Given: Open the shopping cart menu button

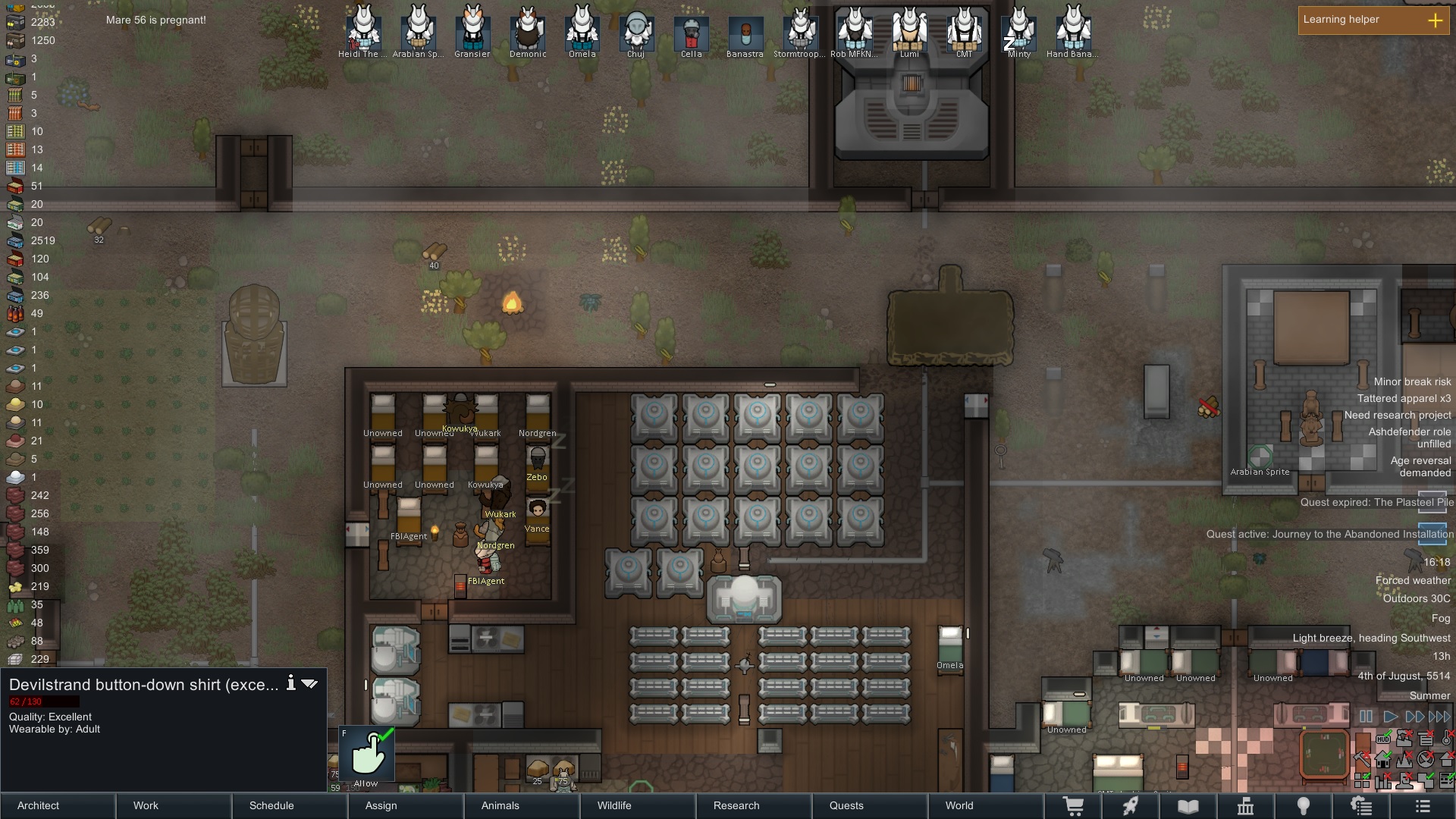Looking at the screenshot, I should point(1073,806).
